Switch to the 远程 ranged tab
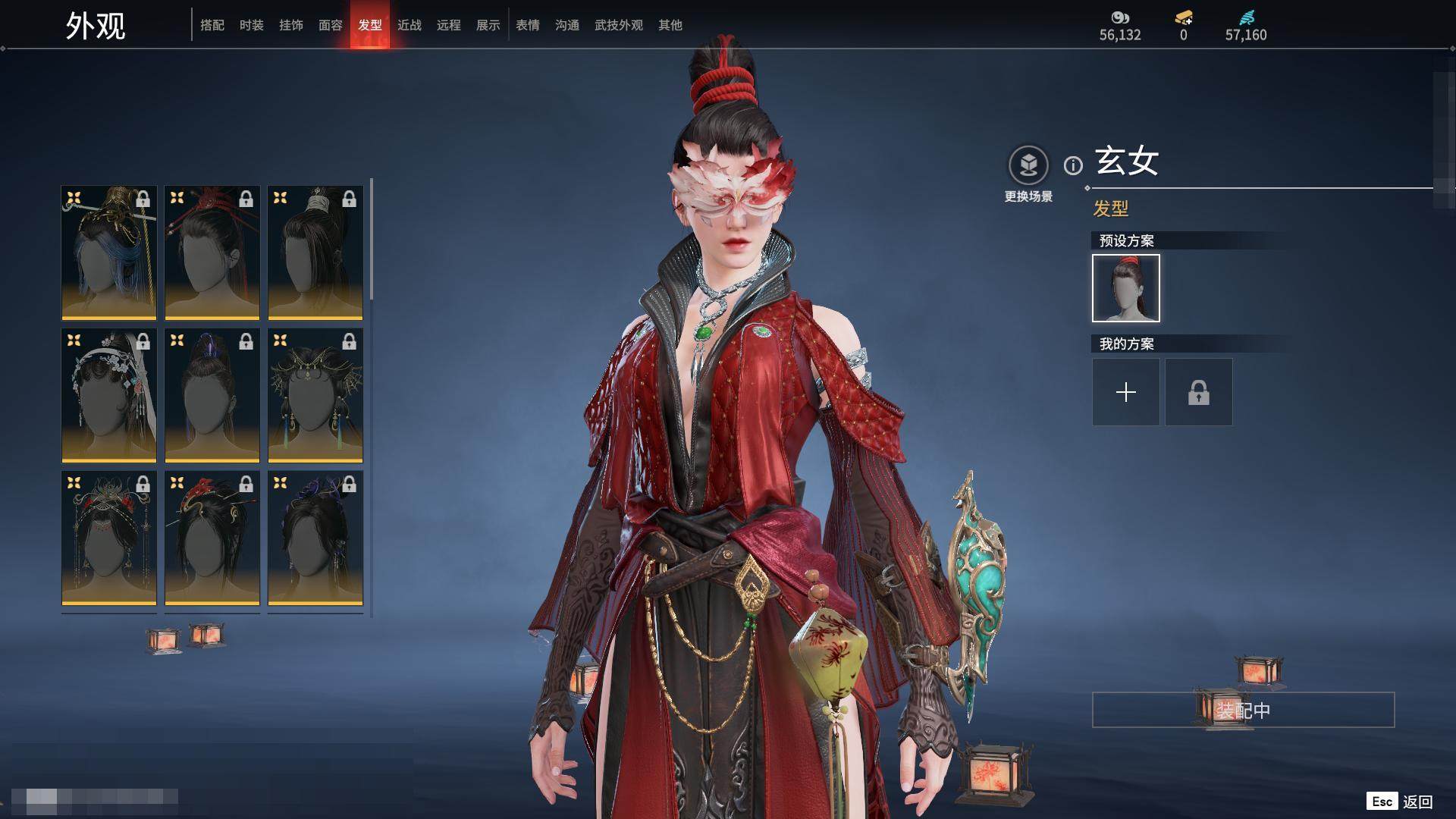 449,25
